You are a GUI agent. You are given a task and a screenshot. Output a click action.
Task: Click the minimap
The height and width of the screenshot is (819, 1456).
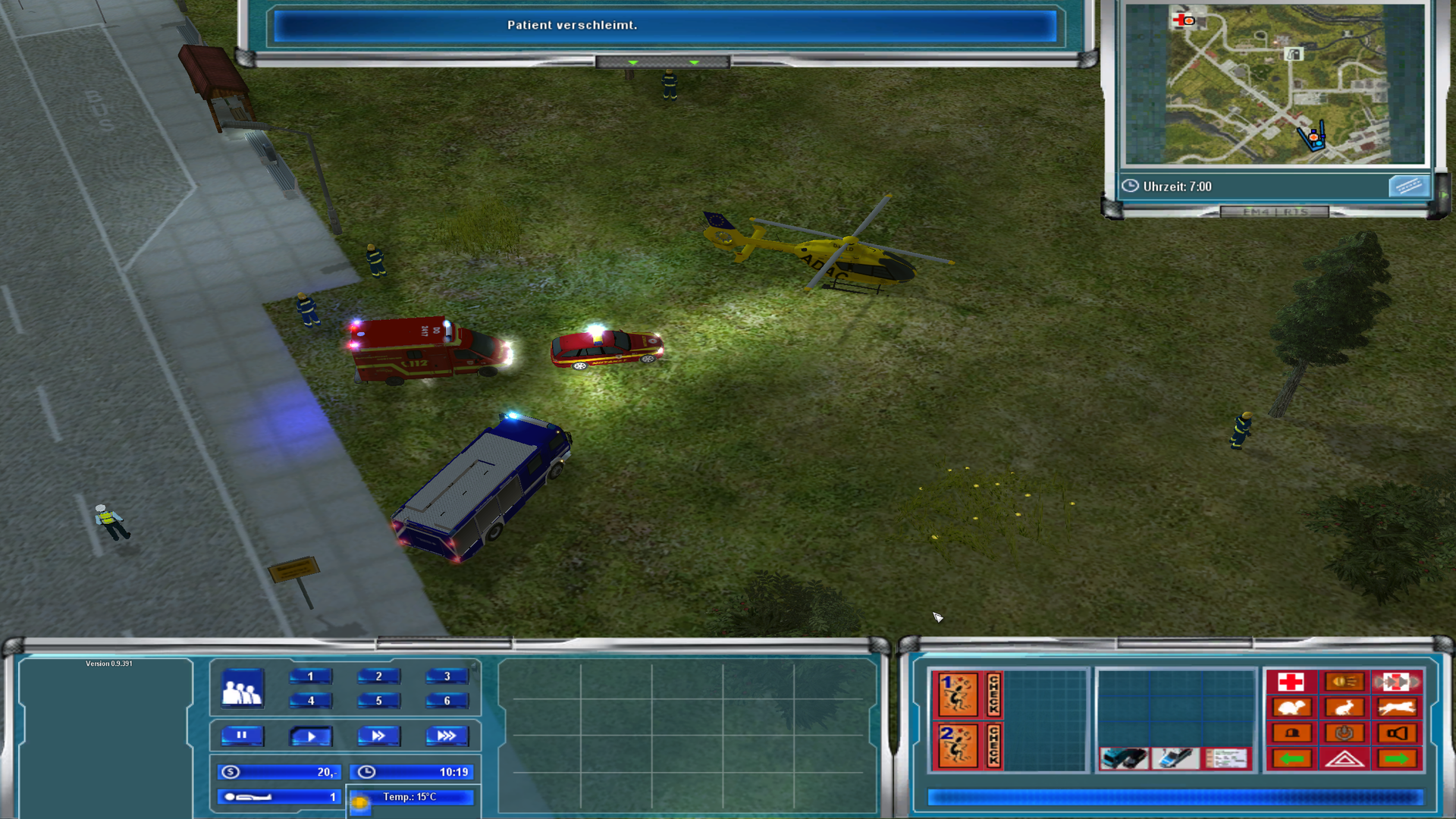click(1274, 83)
